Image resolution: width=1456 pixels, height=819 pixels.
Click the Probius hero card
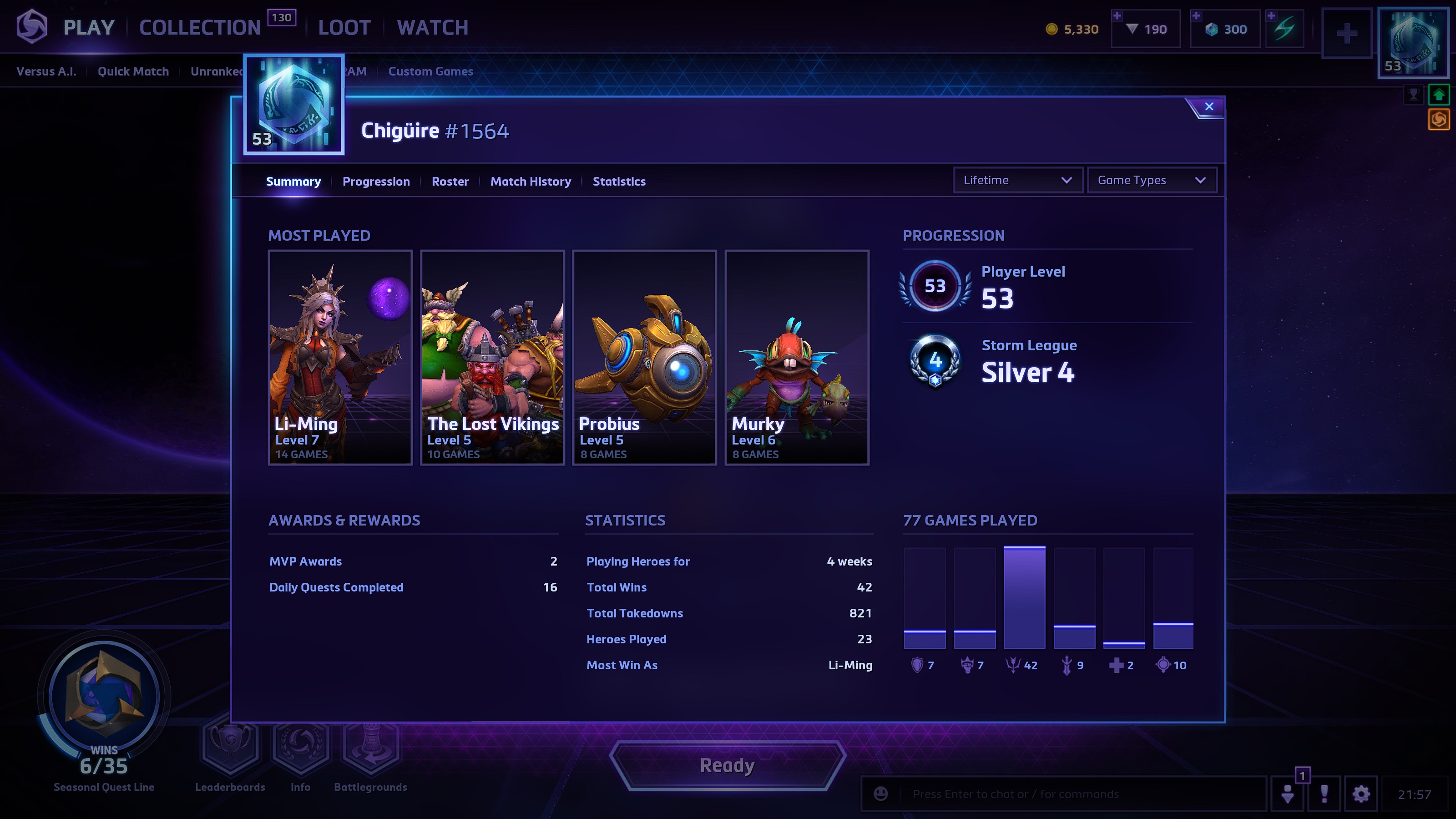pos(644,357)
